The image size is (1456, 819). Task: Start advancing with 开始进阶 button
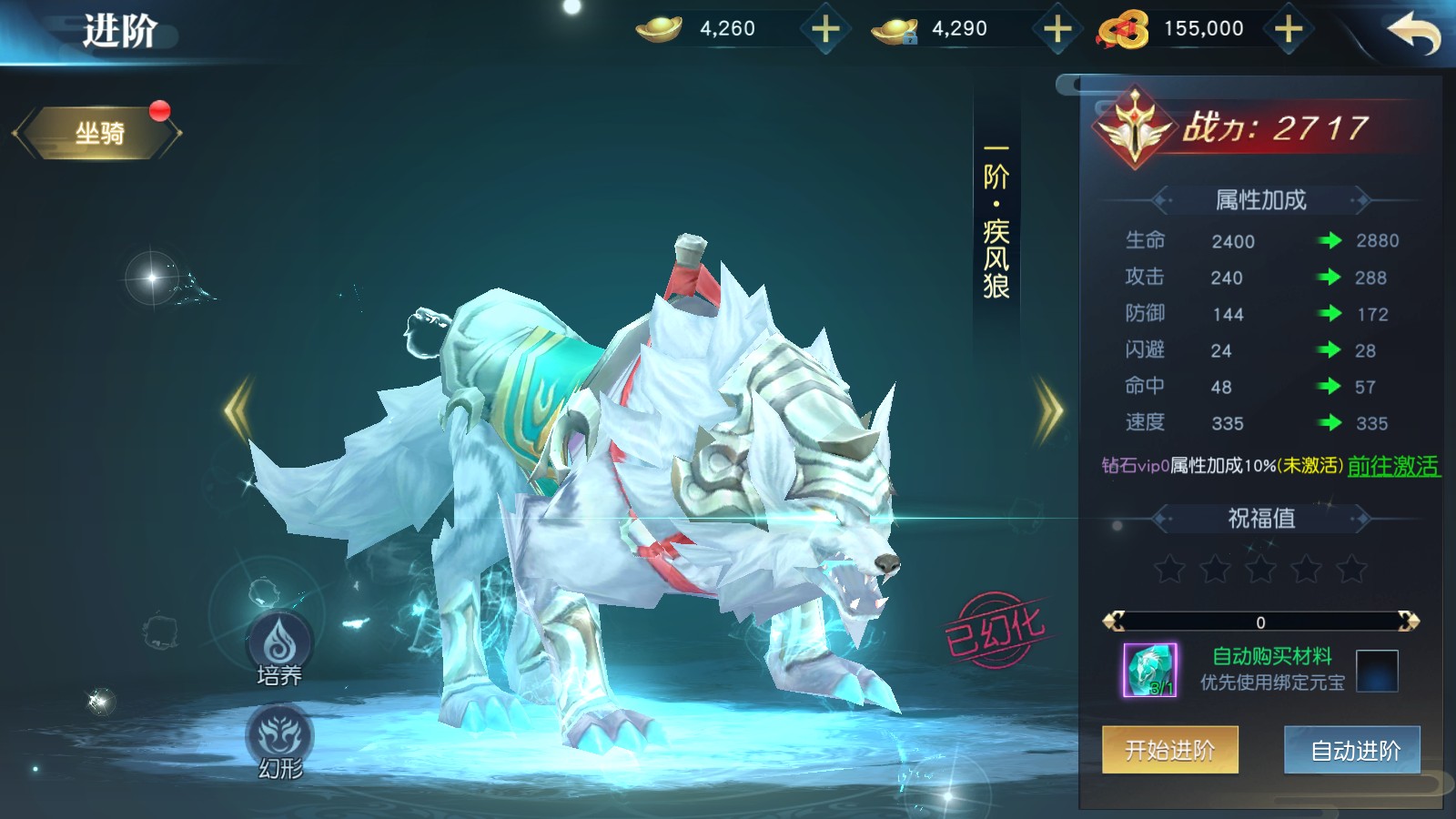coord(1169,750)
